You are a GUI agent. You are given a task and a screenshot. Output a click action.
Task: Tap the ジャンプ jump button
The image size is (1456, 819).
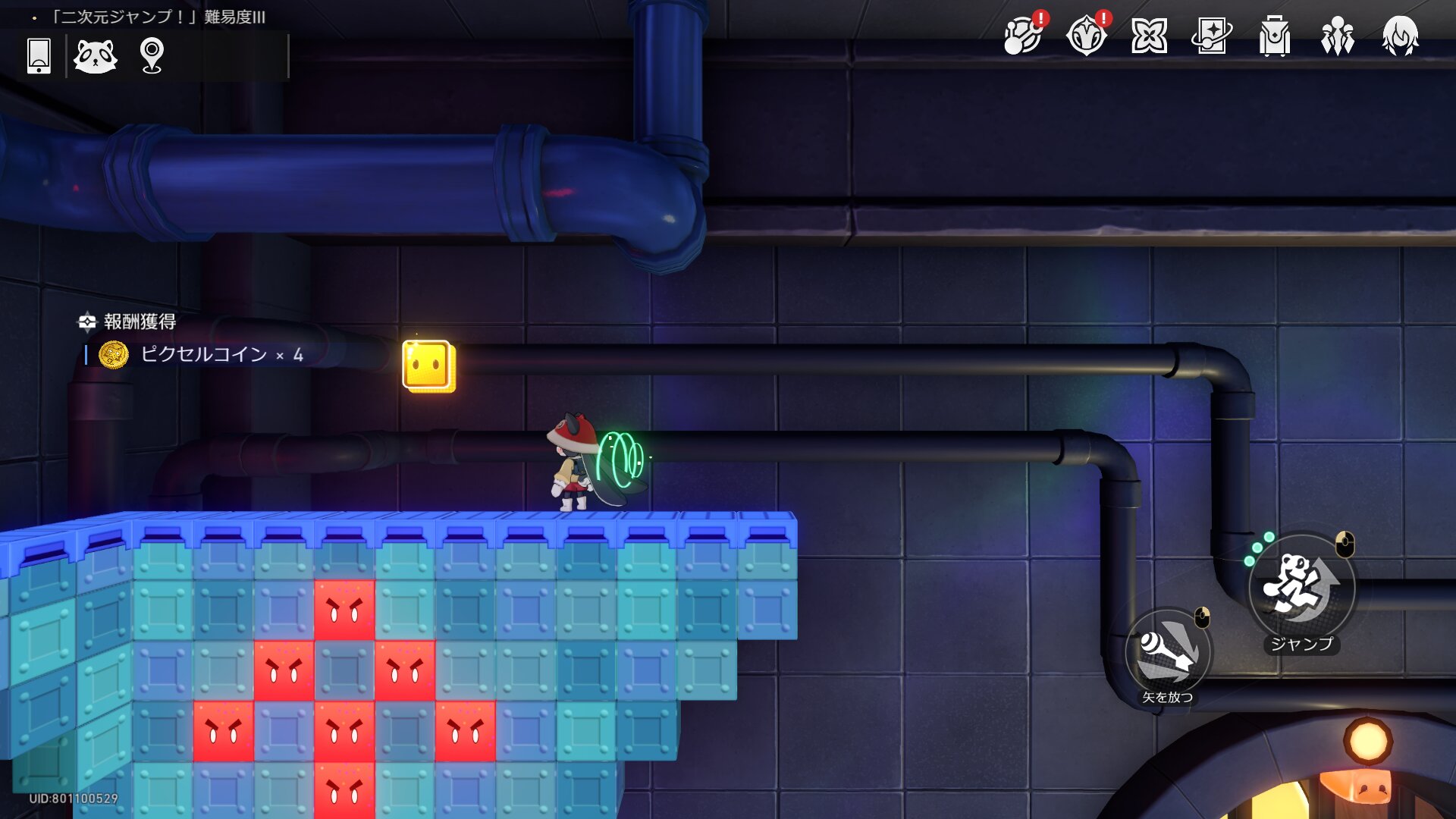[x=1301, y=587]
